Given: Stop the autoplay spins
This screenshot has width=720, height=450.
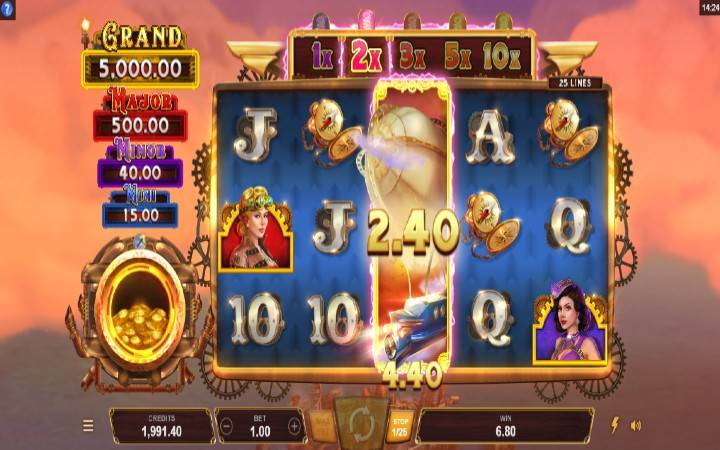Looking at the screenshot, I should pos(399,425).
